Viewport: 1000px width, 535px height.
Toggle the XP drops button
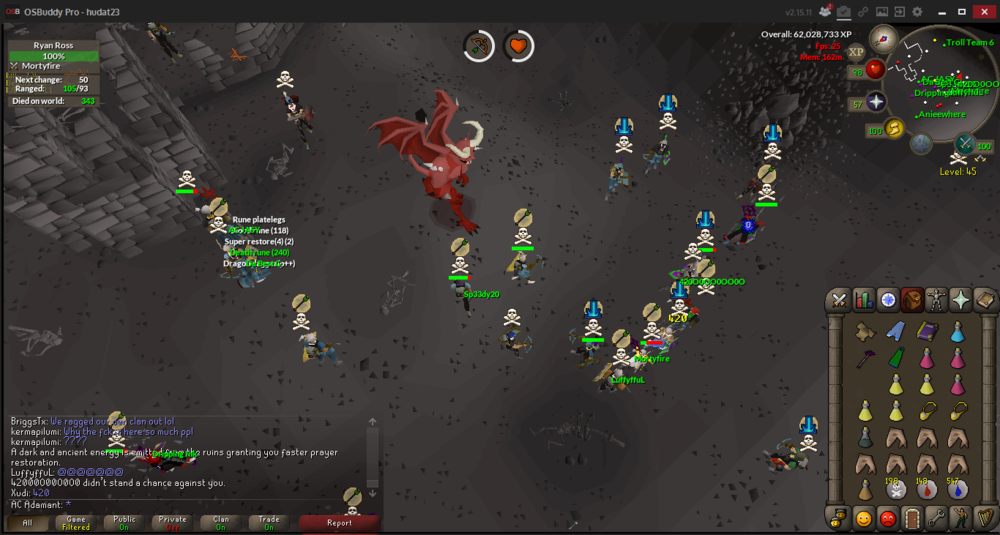pos(856,52)
